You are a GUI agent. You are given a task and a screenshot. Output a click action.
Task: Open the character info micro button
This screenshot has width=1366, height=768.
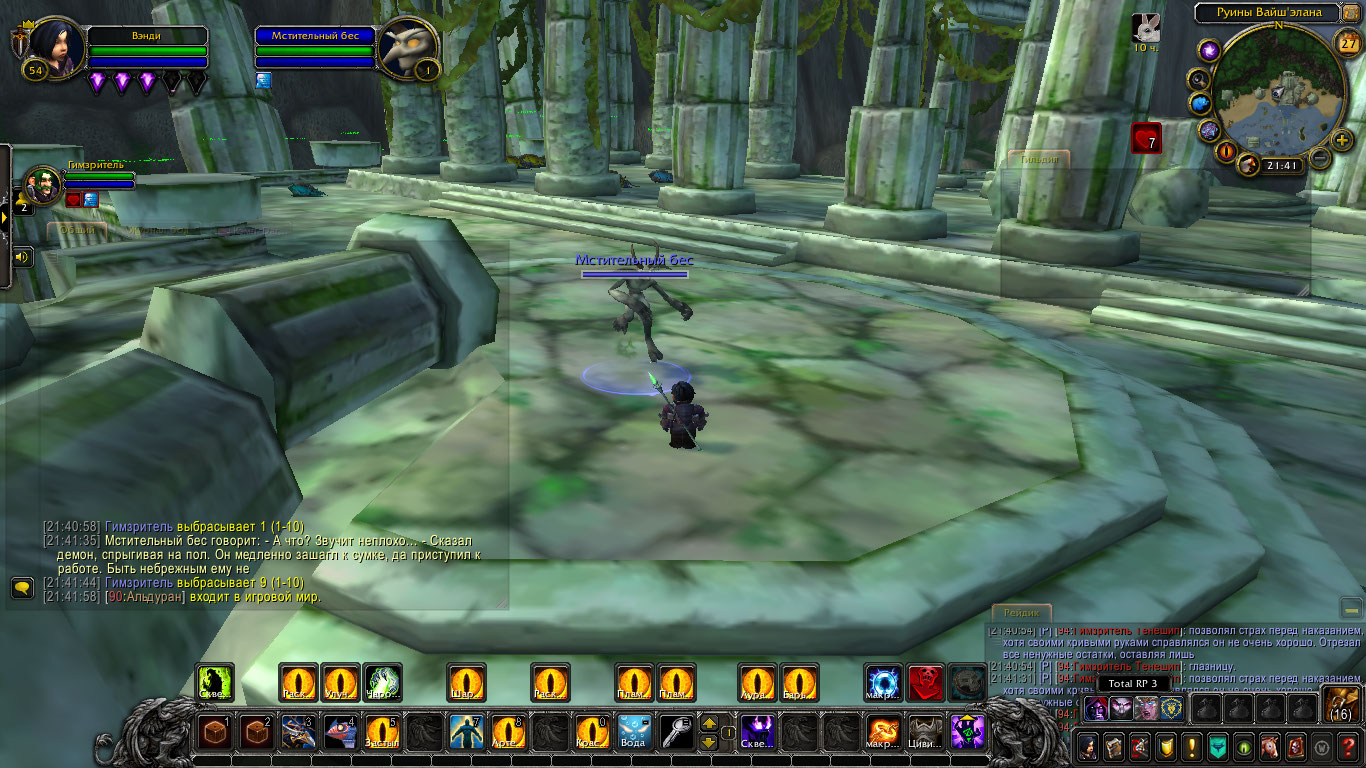[1087, 746]
